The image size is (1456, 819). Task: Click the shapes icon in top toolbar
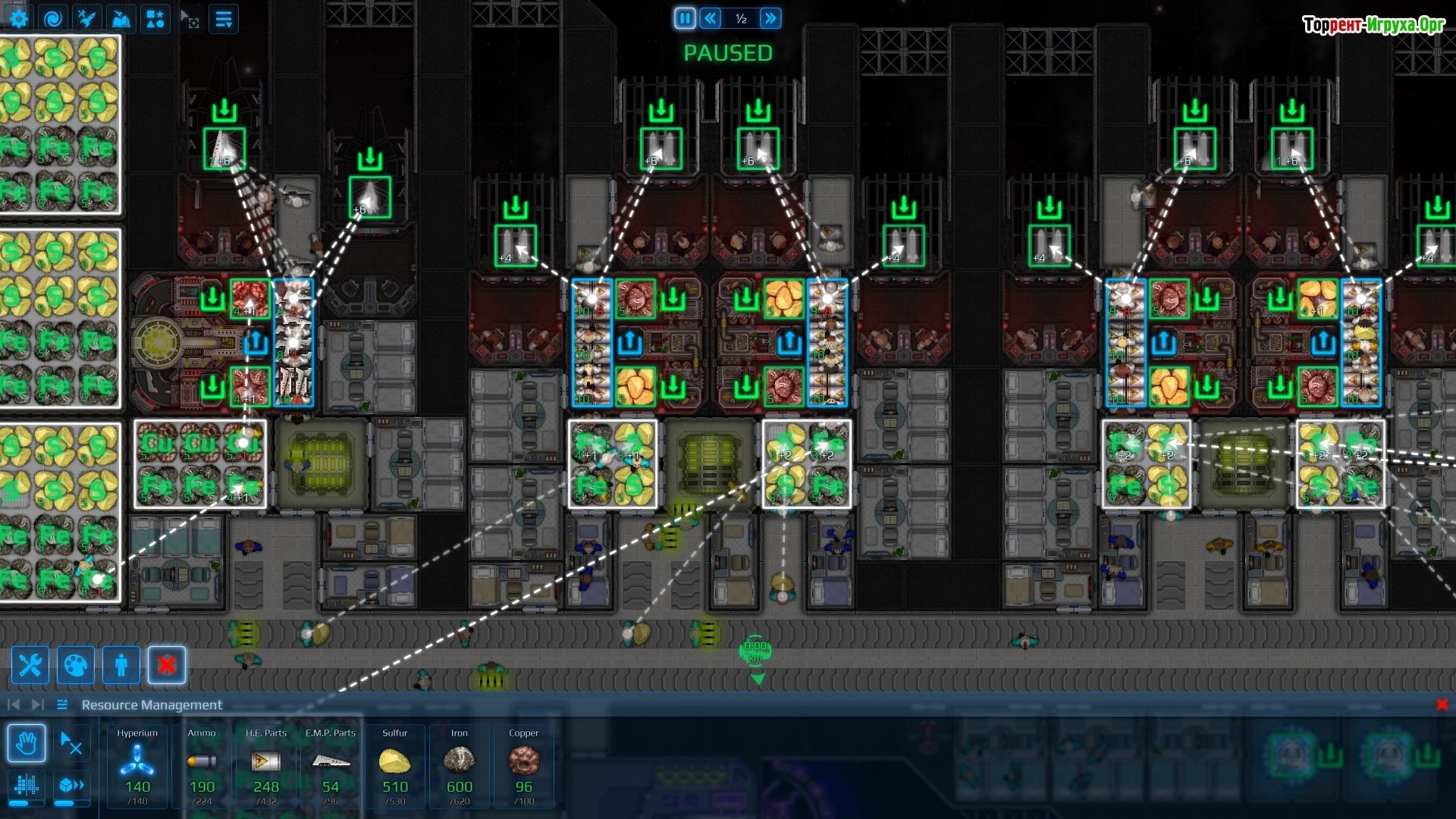pos(155,19)
